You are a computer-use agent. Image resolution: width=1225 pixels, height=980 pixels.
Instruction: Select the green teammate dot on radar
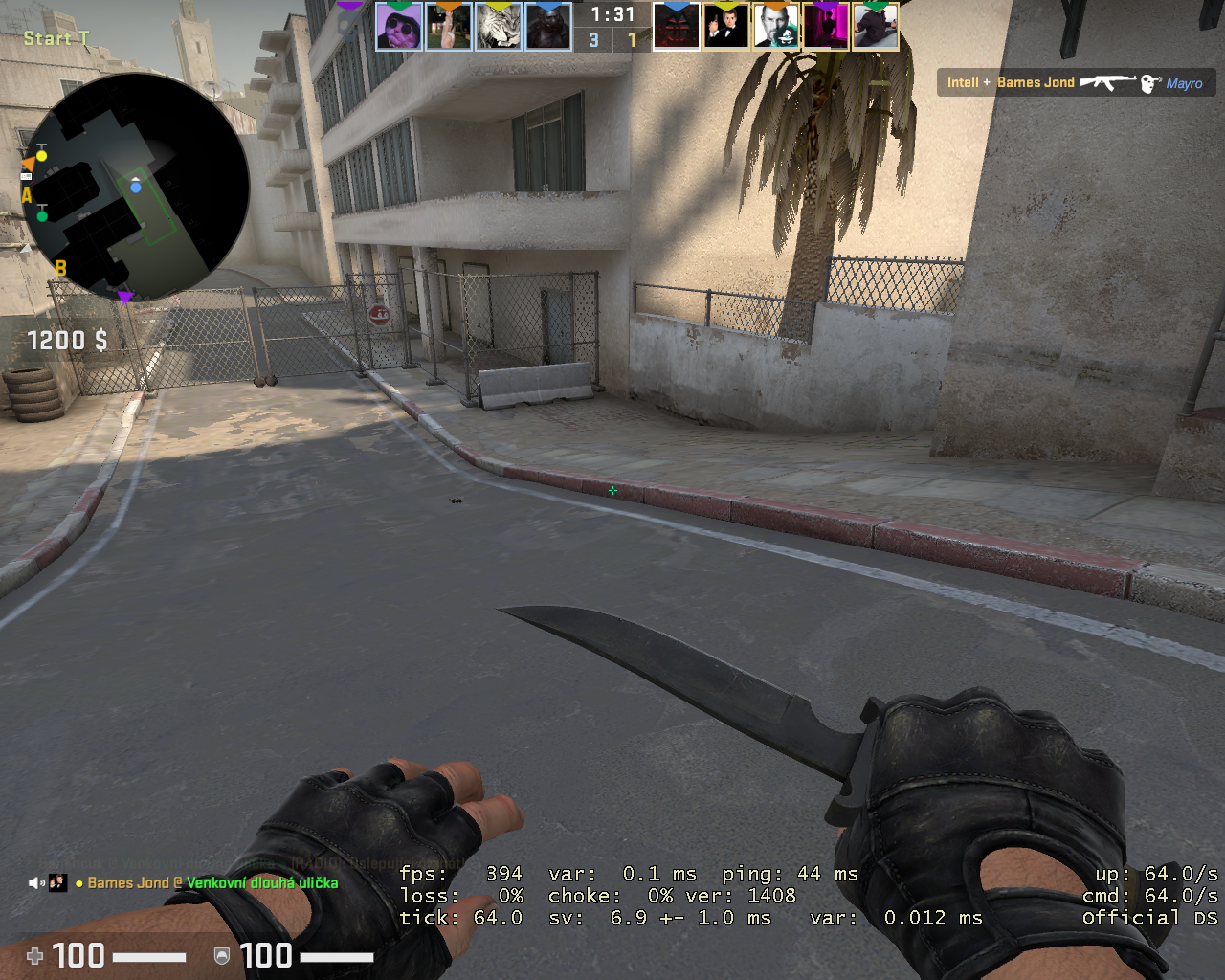coord(41,216)
